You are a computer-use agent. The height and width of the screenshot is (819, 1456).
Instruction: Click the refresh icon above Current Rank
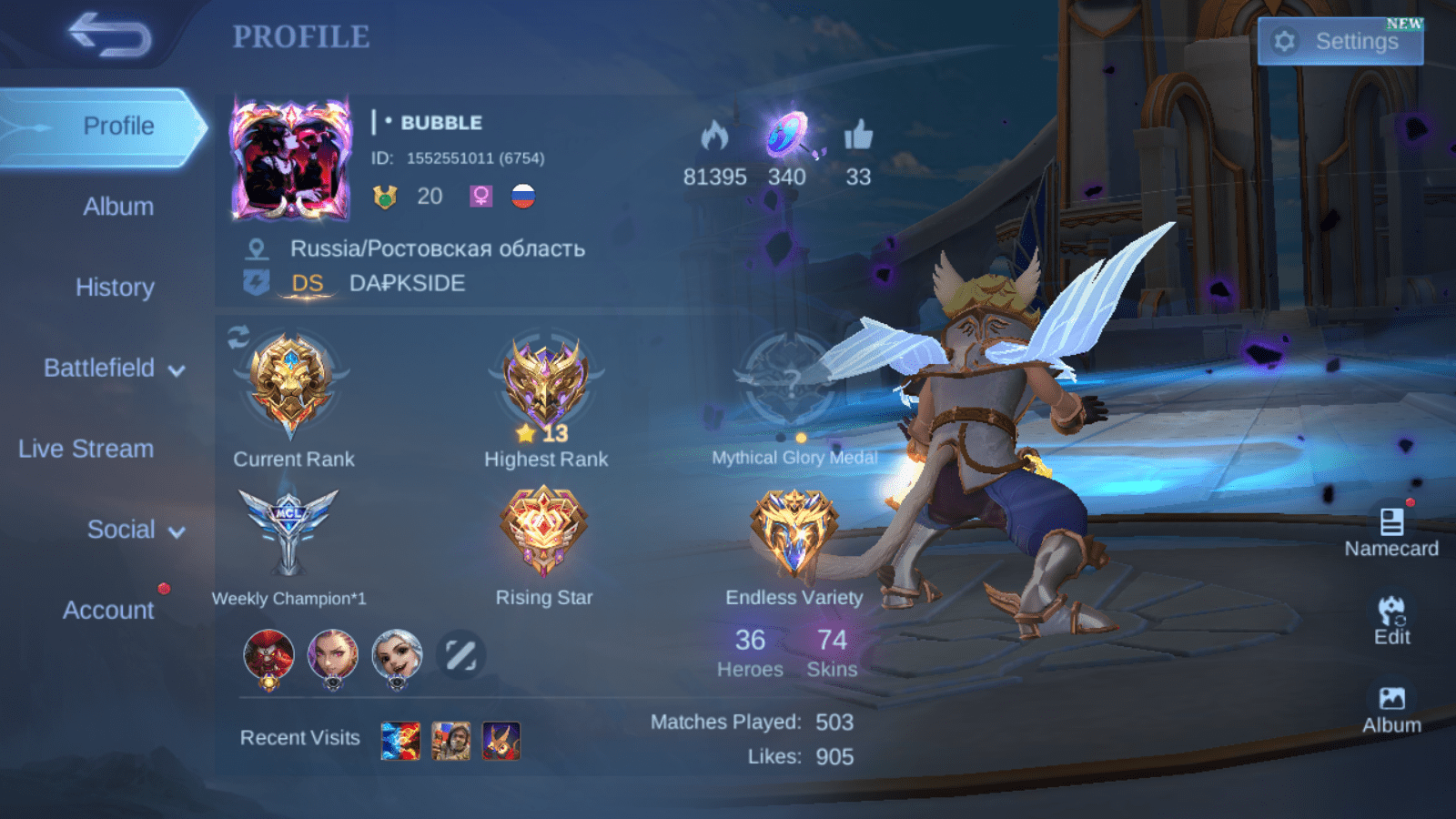(238, 338)
